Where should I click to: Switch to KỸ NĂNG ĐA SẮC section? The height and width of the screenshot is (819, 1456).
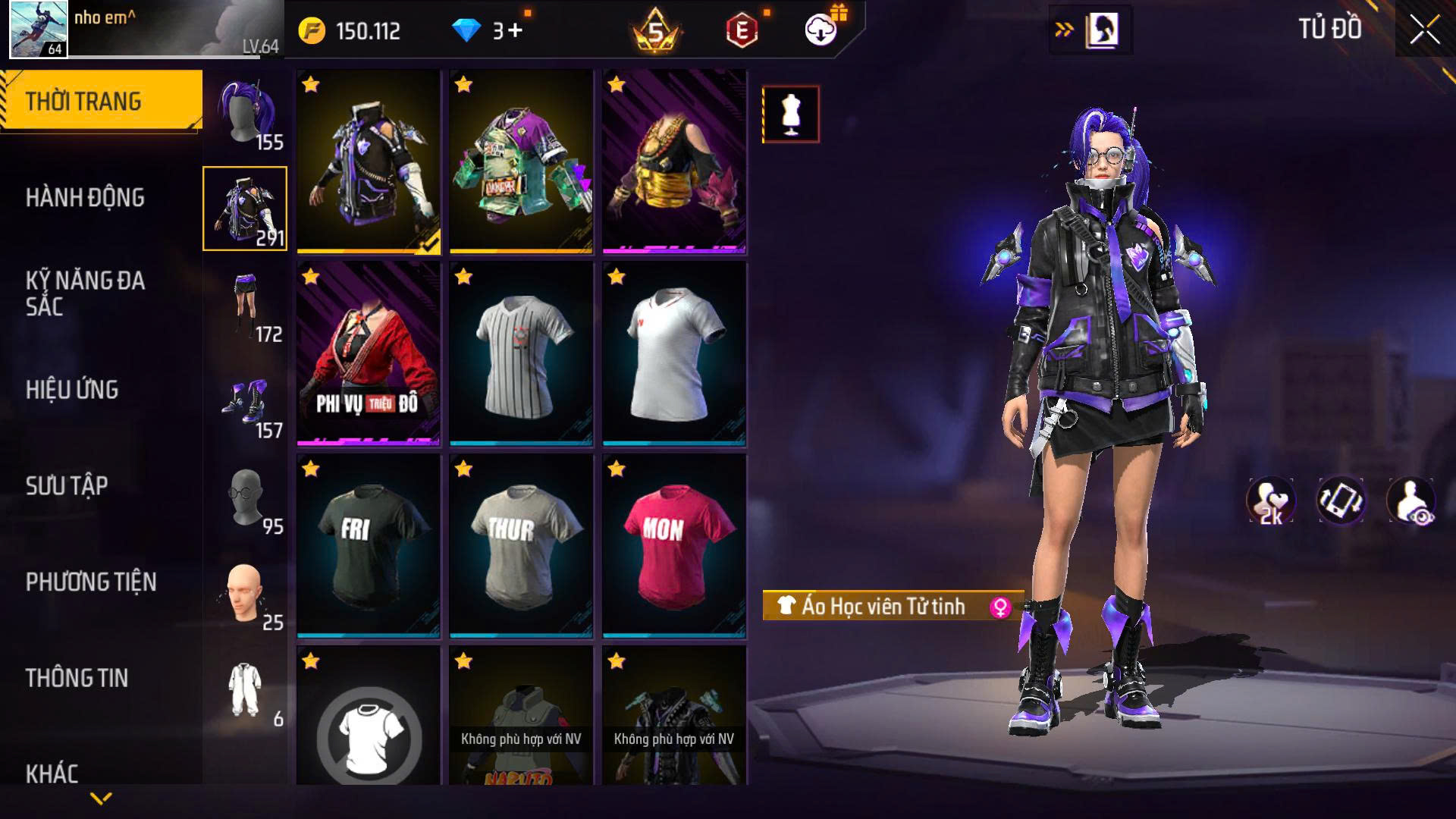tap(85, 293)
